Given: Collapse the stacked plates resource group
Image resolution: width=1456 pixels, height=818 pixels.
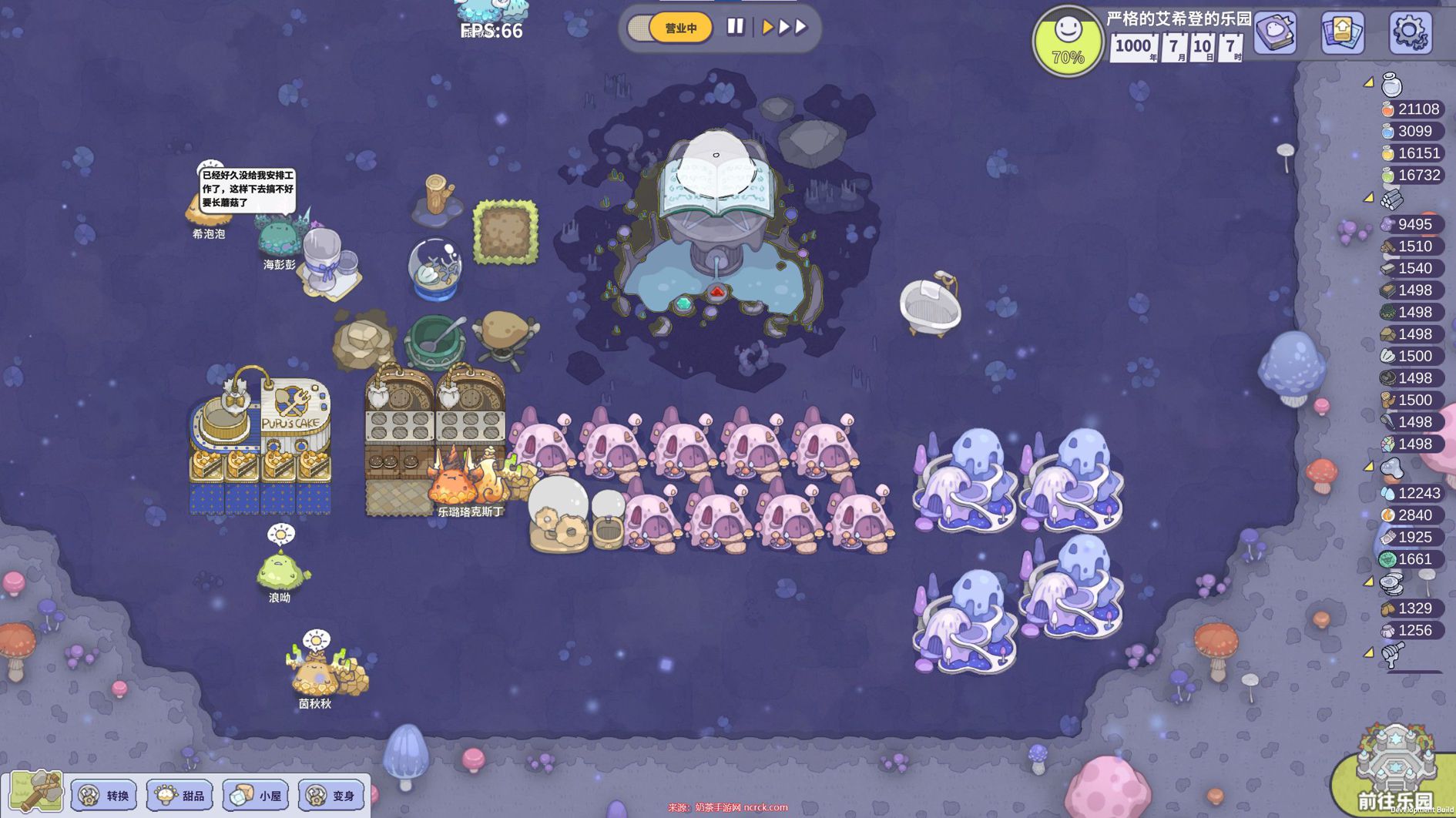Looking at the screenshot, I should click(x=1369, y=582).
